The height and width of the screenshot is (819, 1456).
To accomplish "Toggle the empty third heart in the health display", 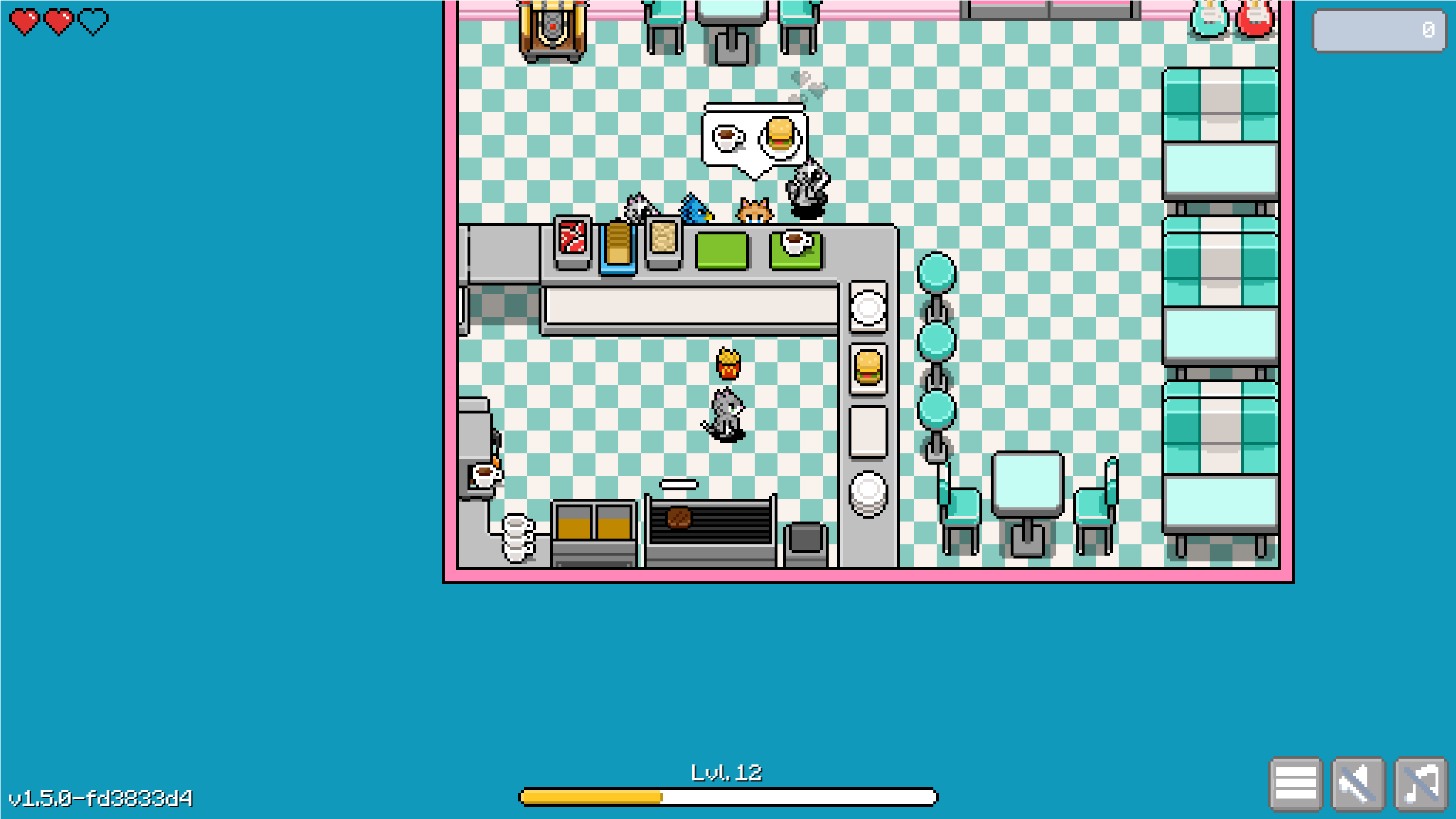I will click(x=93, y=22).
